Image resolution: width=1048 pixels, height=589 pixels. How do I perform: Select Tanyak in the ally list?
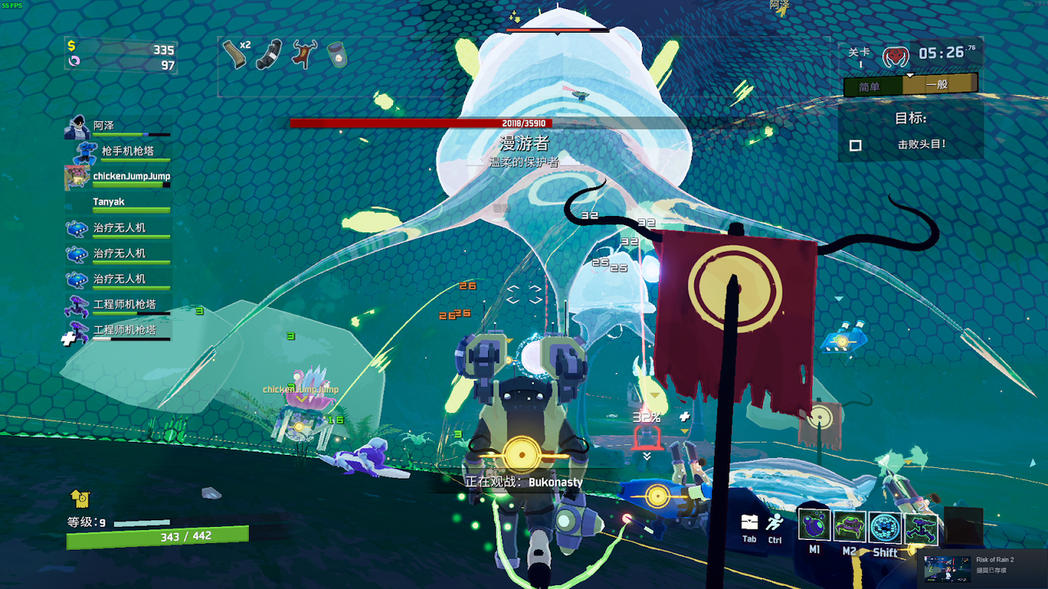[108, 202]
